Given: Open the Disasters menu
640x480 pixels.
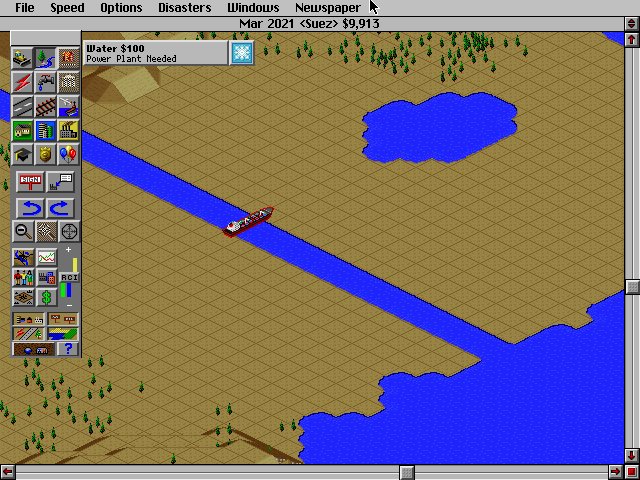Looking at the screenshot, I should click(x=185, y=8).
